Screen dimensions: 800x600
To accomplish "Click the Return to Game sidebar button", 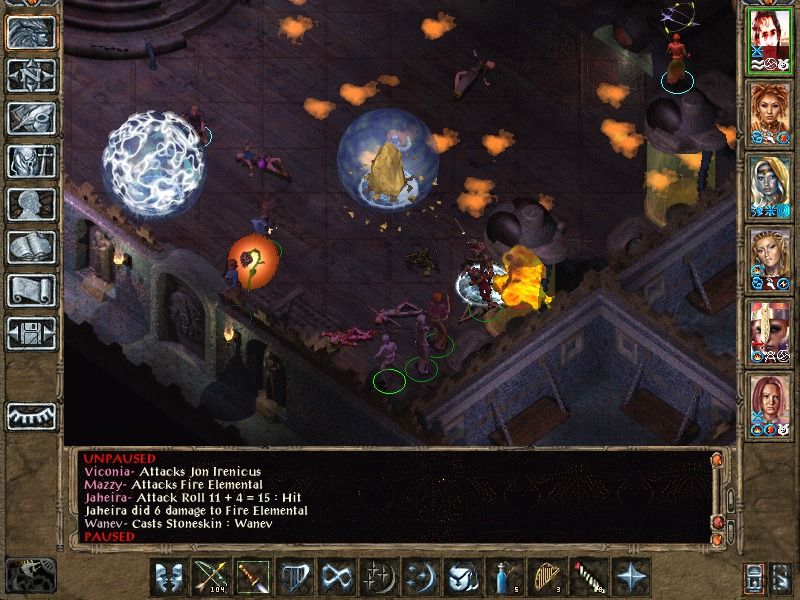I will pyautogui.click(x=31, y=31).
